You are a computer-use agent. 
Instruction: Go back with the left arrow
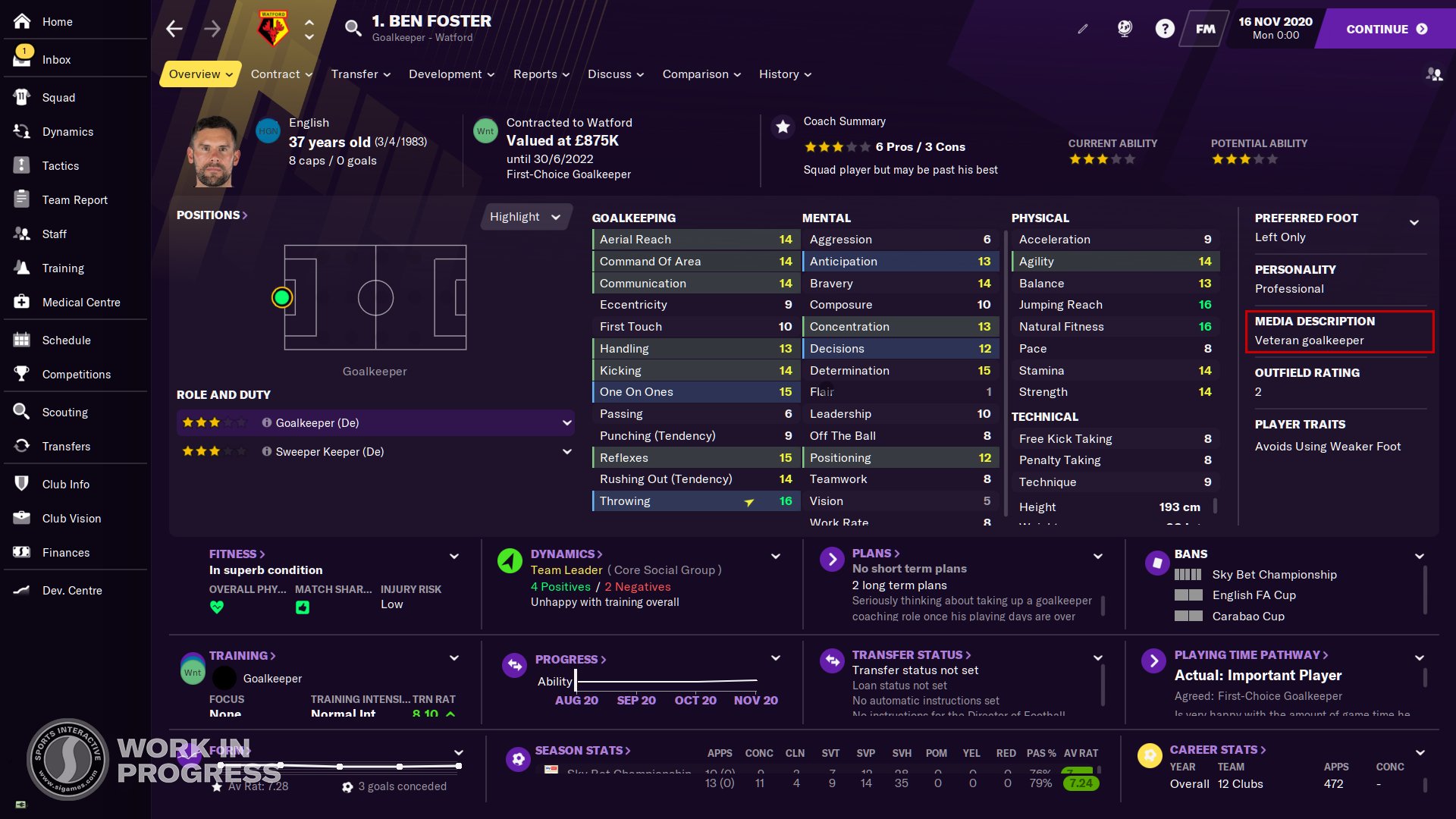pos(174,29)
